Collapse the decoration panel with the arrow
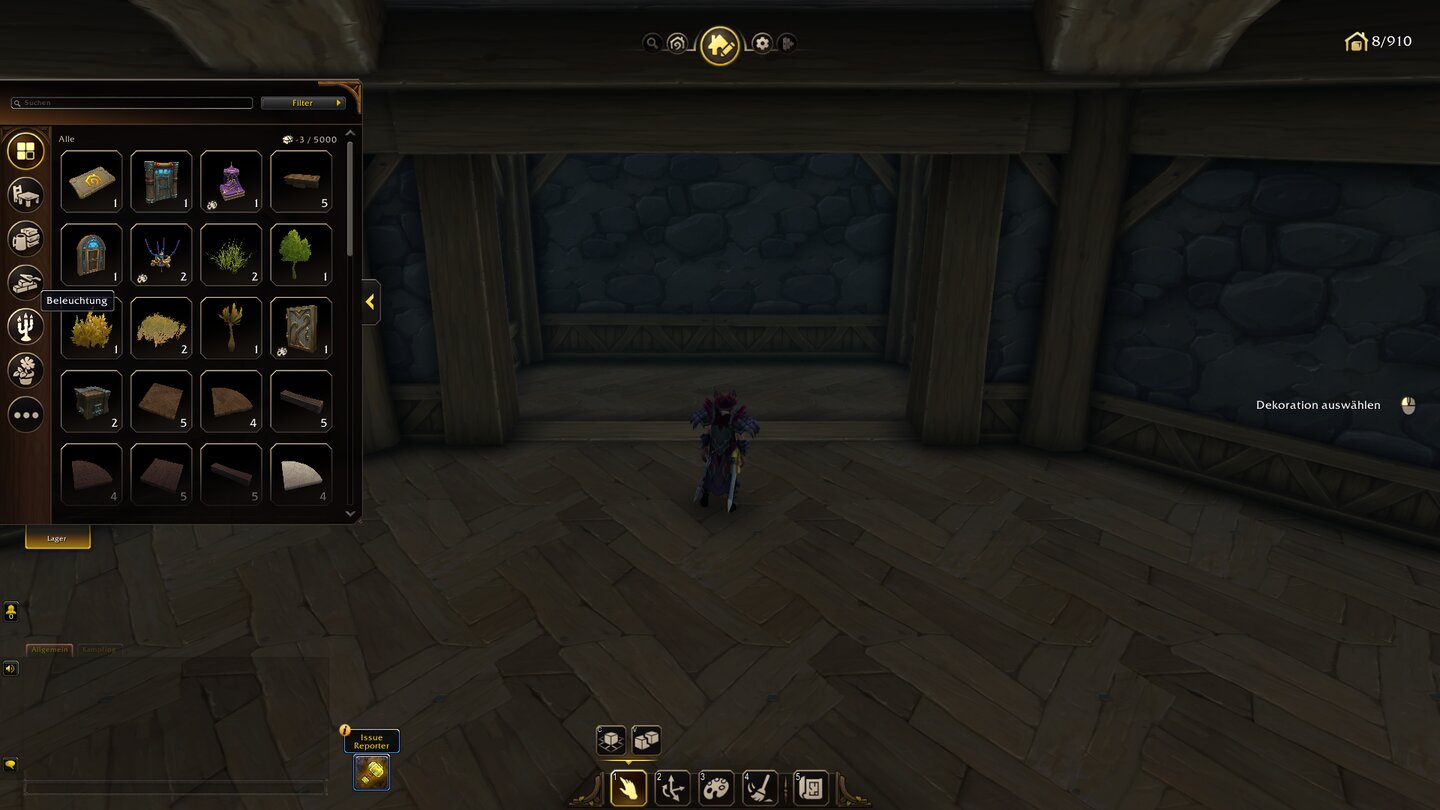1440x810 pixels. click(x=369, y=302)
